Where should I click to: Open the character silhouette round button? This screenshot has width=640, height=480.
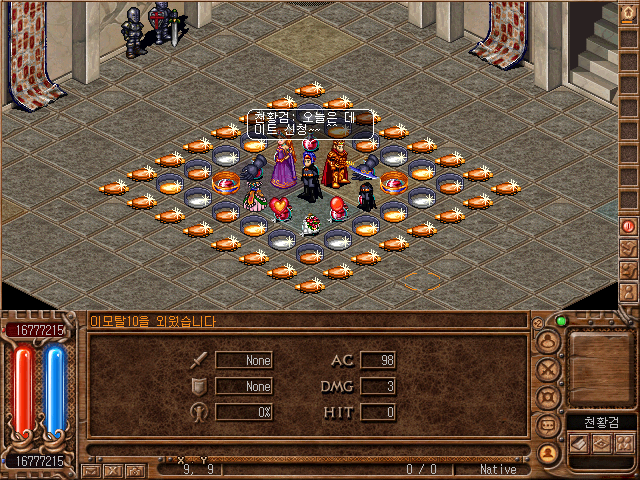pos(547,341)
